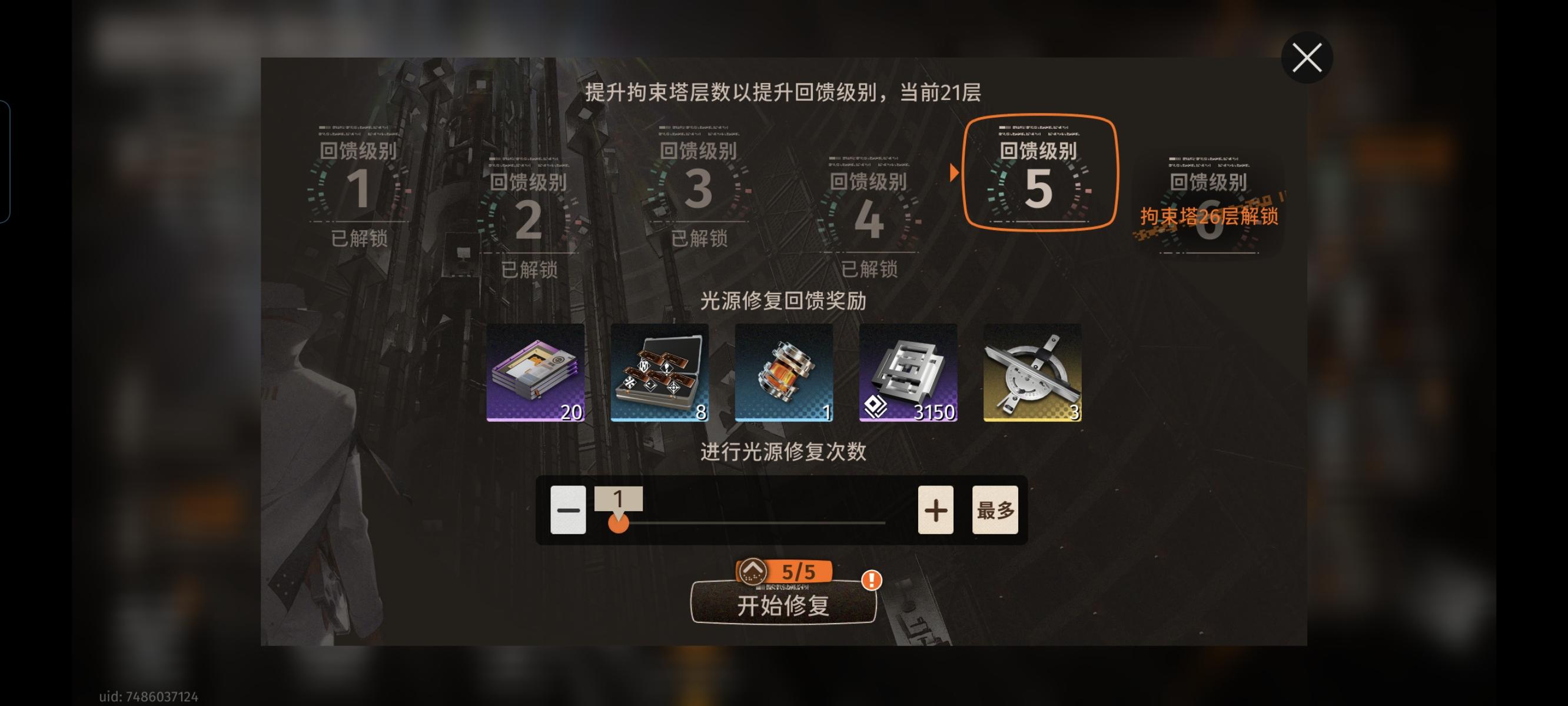Decrease repair count with the minus button
Screen dimensions: 1568x706
pyautogui.click(x=567, y=509)
